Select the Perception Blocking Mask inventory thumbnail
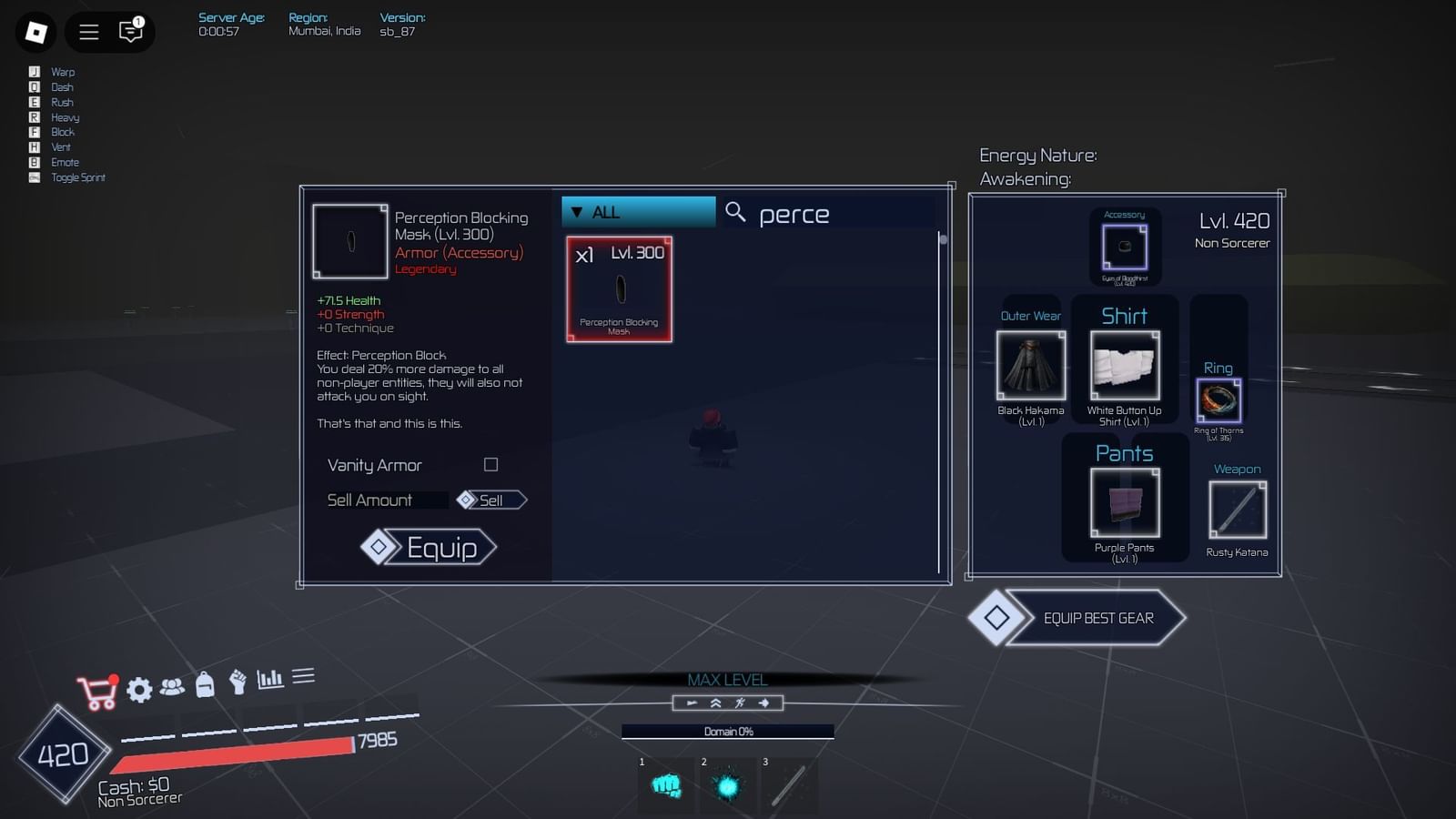Screen dimensions: 1456x819 [x=619, y=289]
